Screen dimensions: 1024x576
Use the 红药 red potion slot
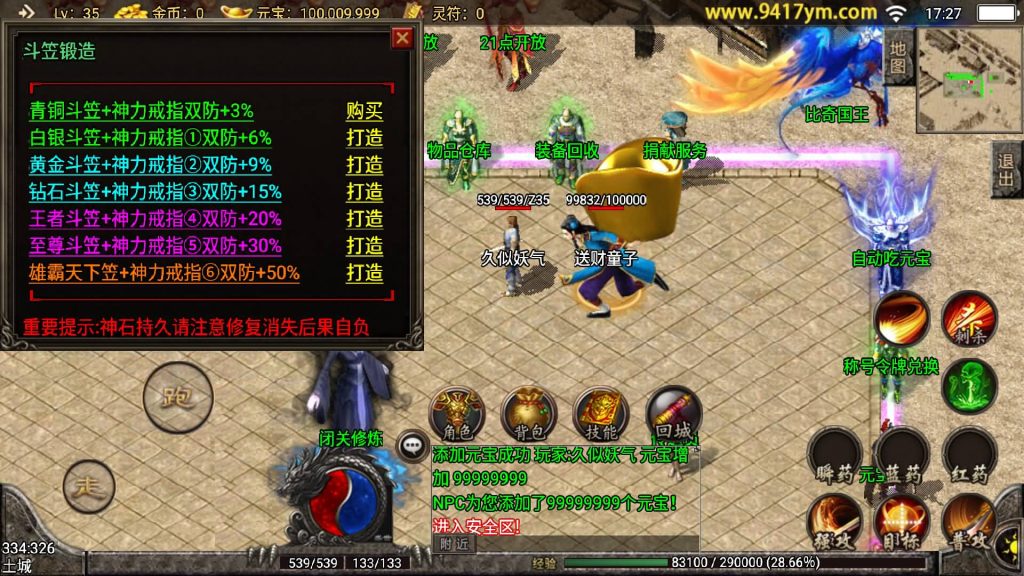(x=969, y=456)
